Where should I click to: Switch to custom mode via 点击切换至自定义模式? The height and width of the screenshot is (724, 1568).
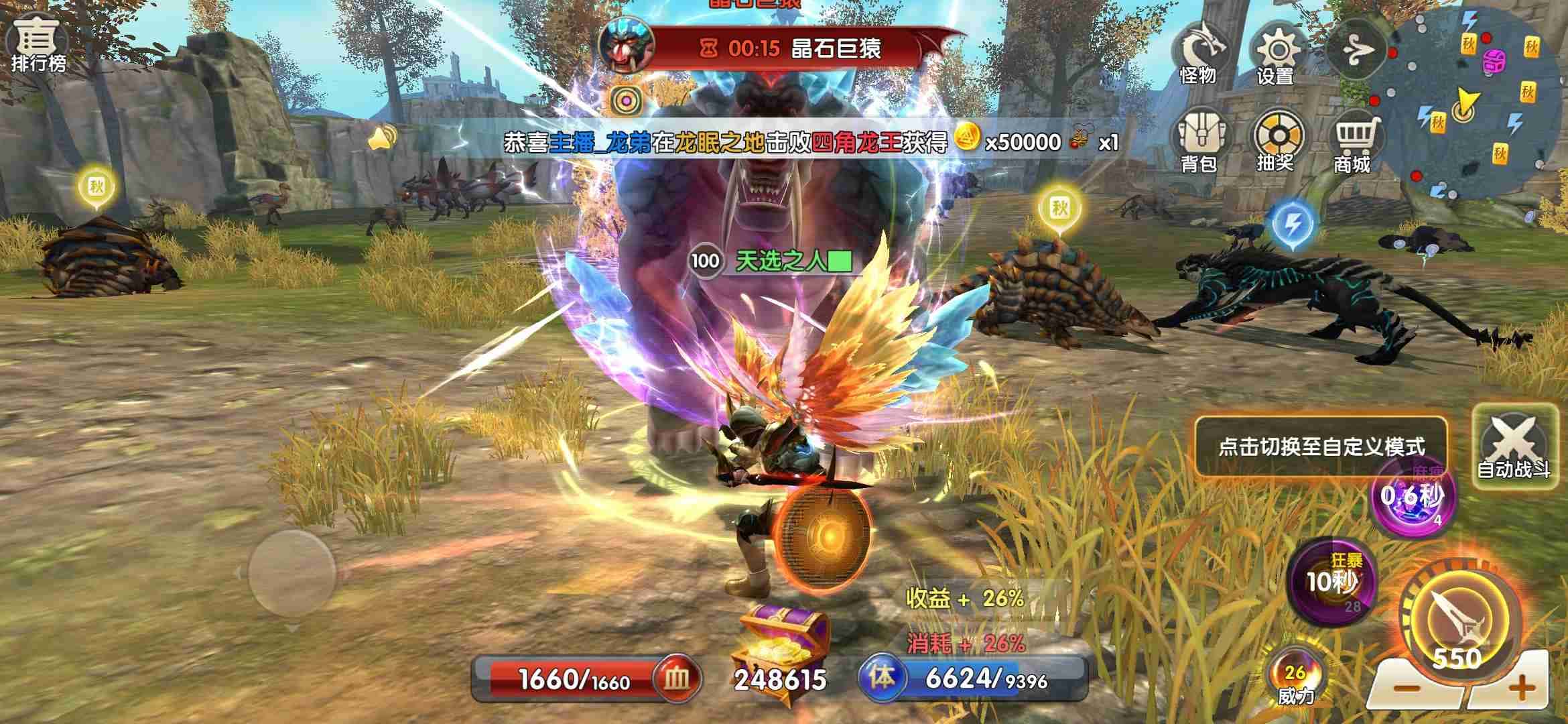point(1320,446)
